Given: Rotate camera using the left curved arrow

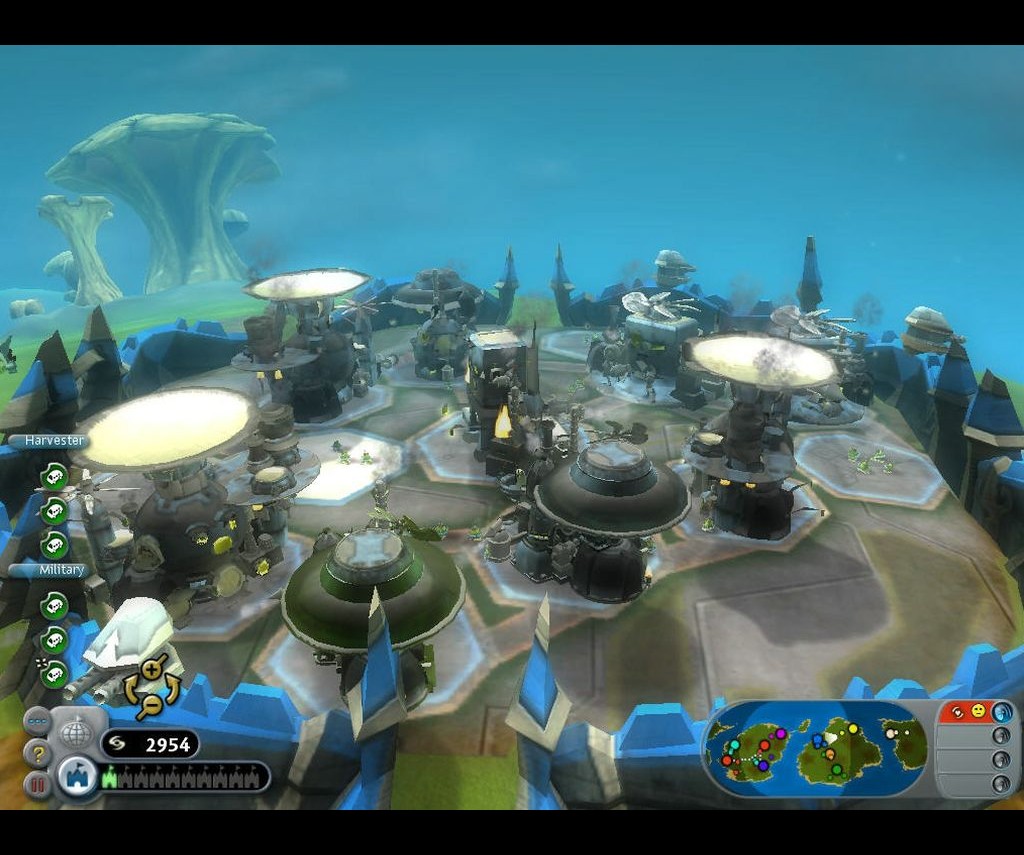Looking at the screenshot, I should point(130,688).
